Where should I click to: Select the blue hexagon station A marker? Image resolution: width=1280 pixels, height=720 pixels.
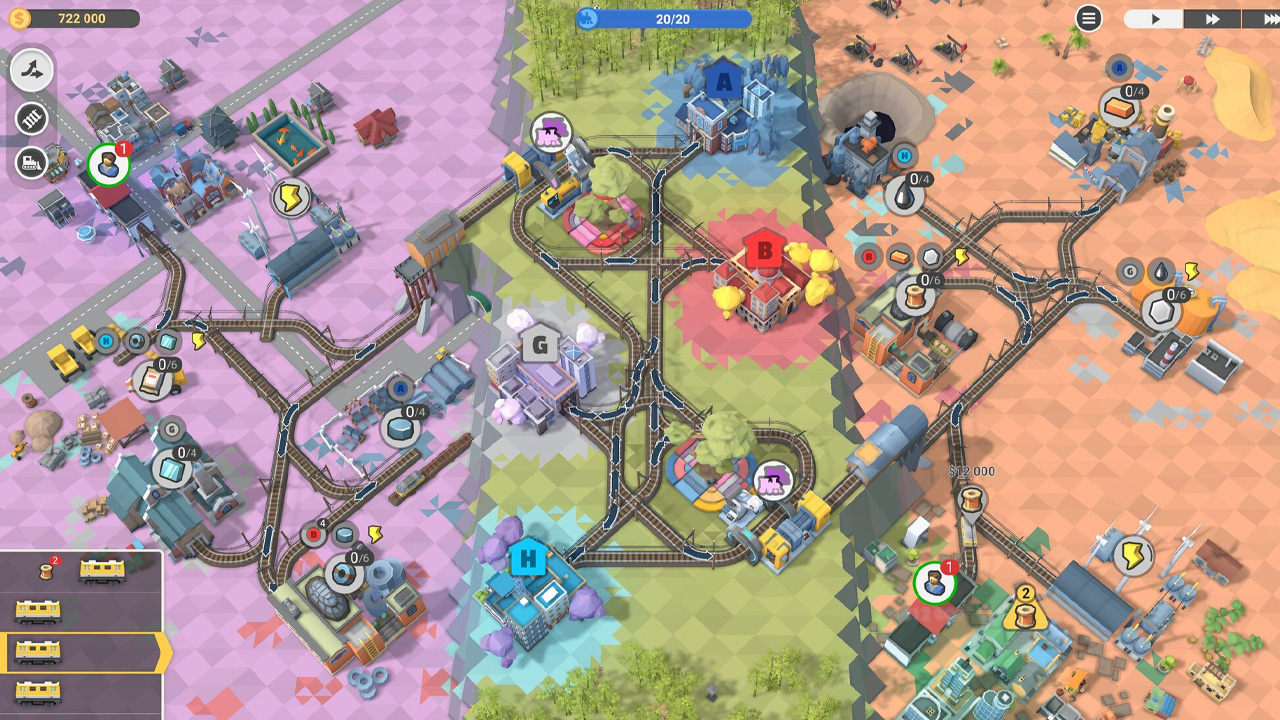pos(724,83)
